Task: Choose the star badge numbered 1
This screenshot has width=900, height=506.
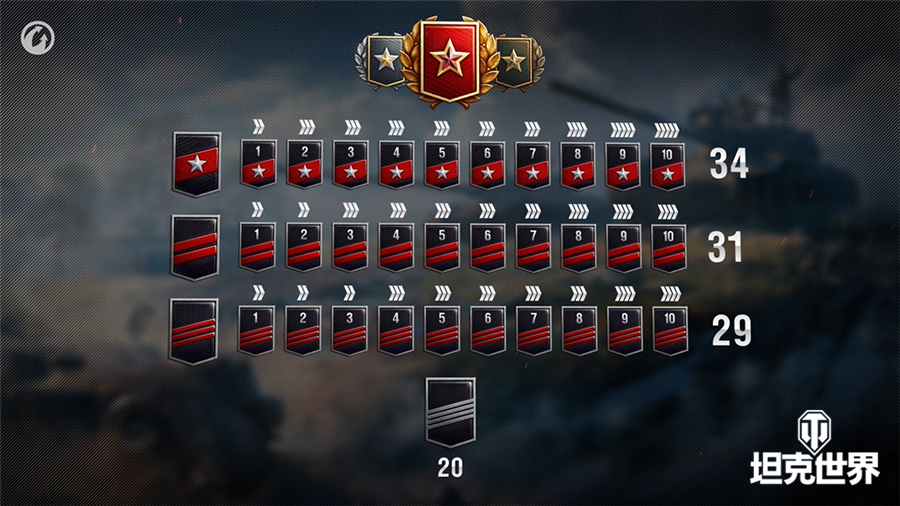Action: (x=258, y=163)
